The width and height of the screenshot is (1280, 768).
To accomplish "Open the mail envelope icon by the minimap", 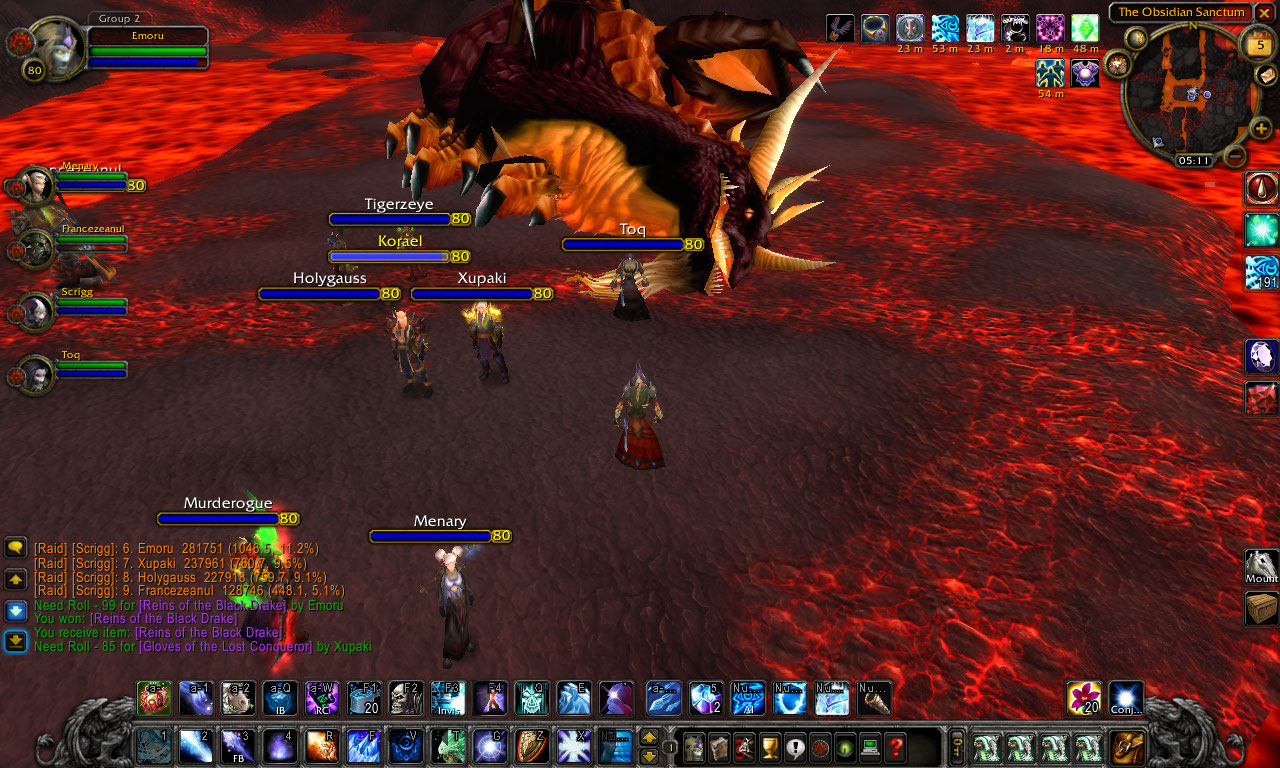I will tap(1264, 77).
